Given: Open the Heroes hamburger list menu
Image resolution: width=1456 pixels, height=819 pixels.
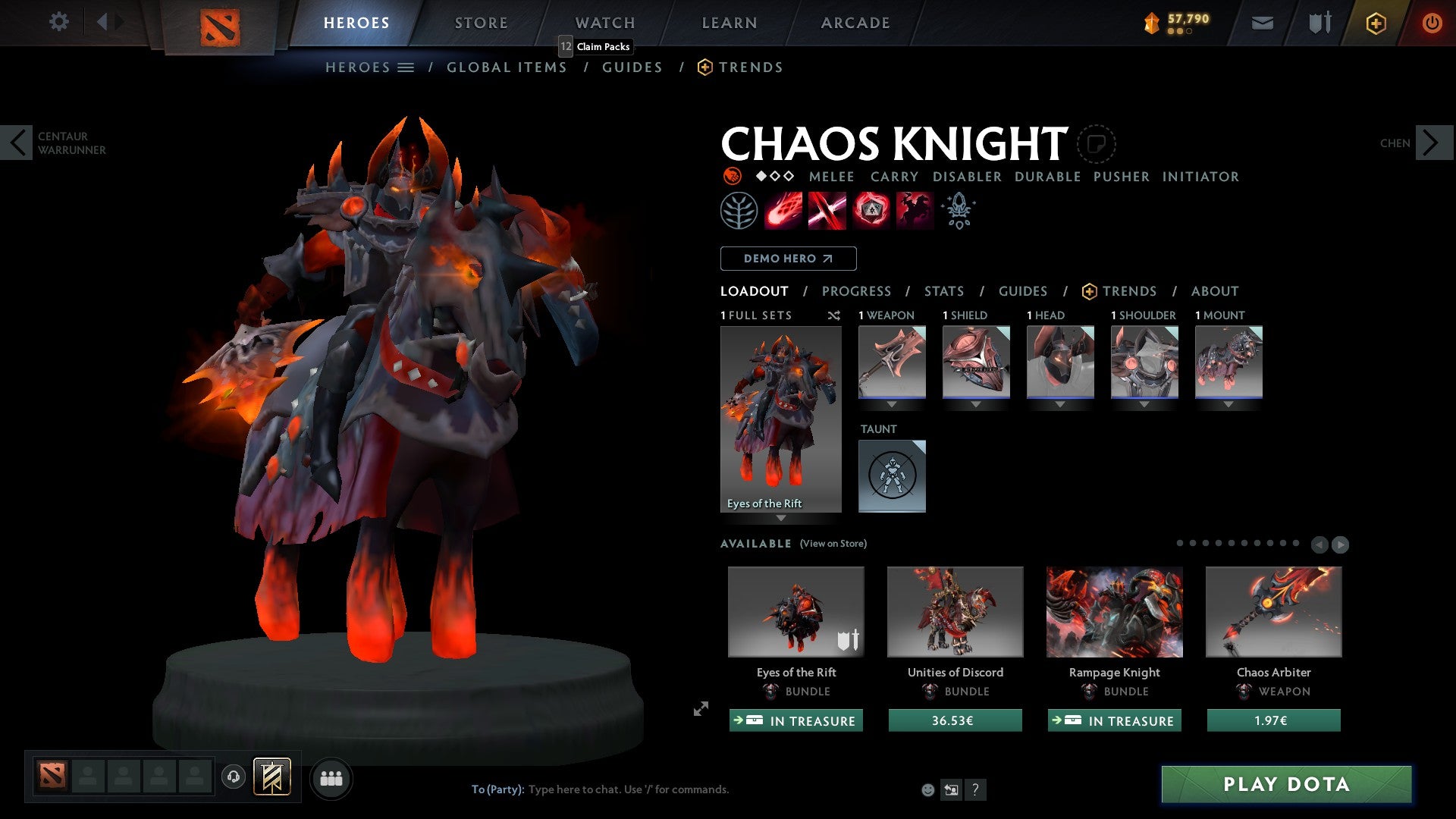Looking at the screenshot, I should pos(406,67).
